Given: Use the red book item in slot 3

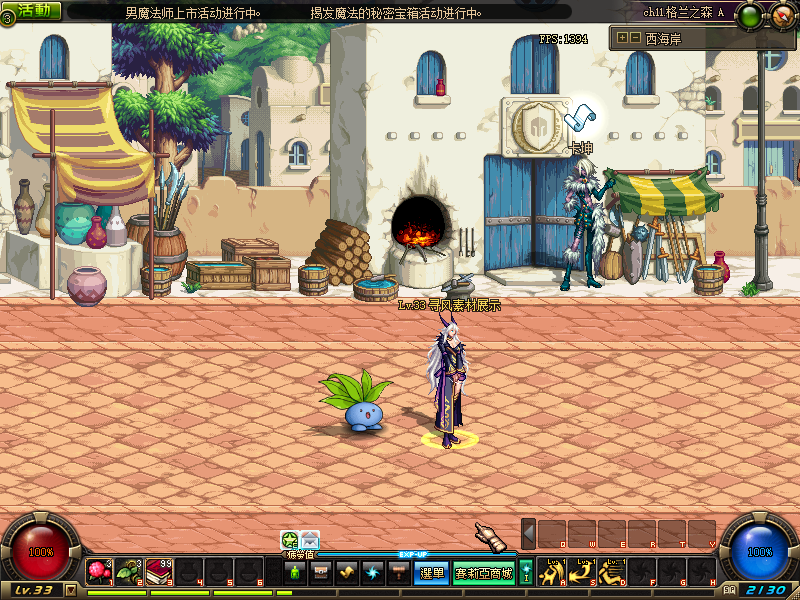Looking at the screenshot, I should 159,571.
